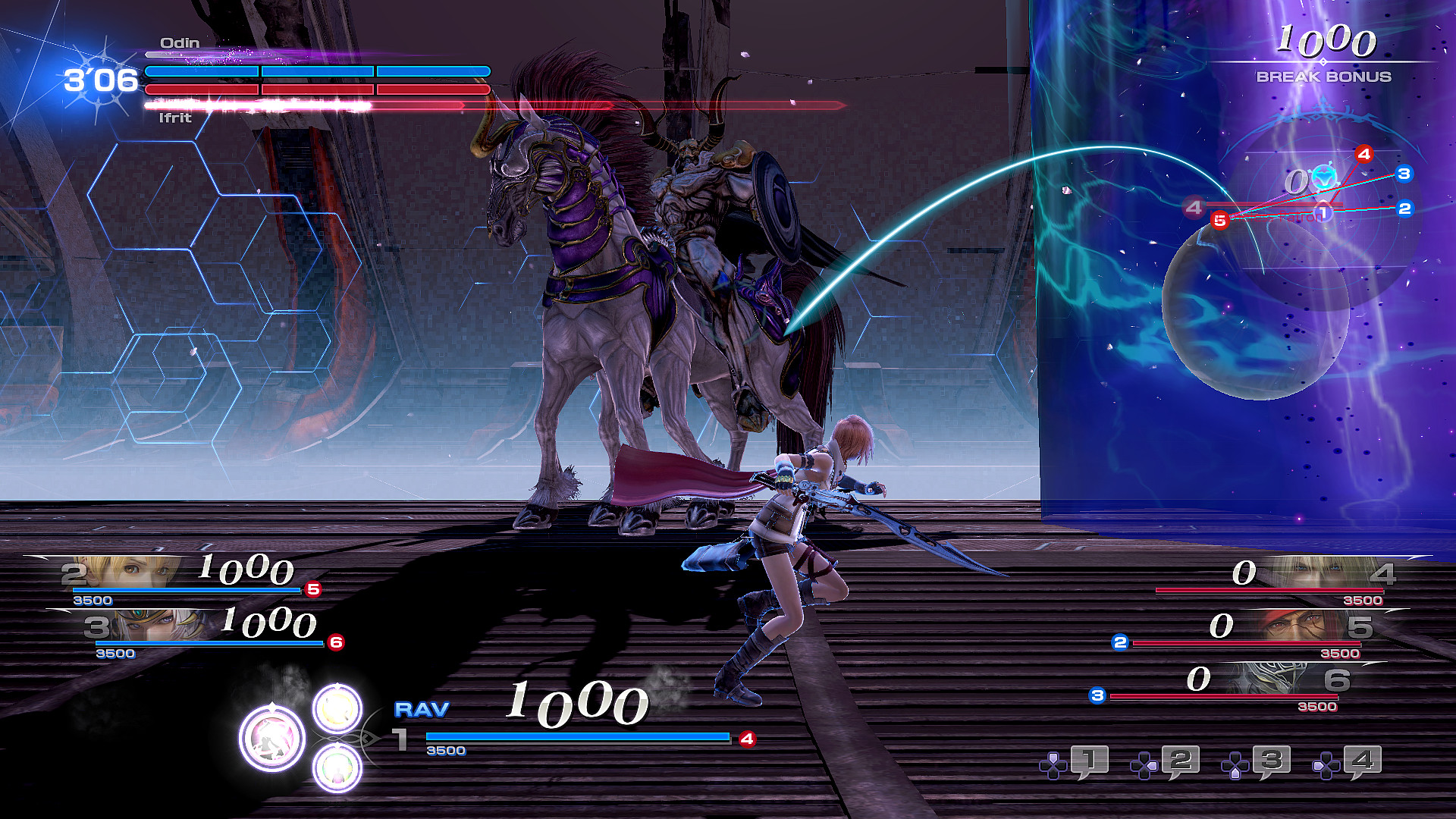The image size is (1456, 819).
Task: Select the Ifrit name label
Action: click(x=175, y=118)
